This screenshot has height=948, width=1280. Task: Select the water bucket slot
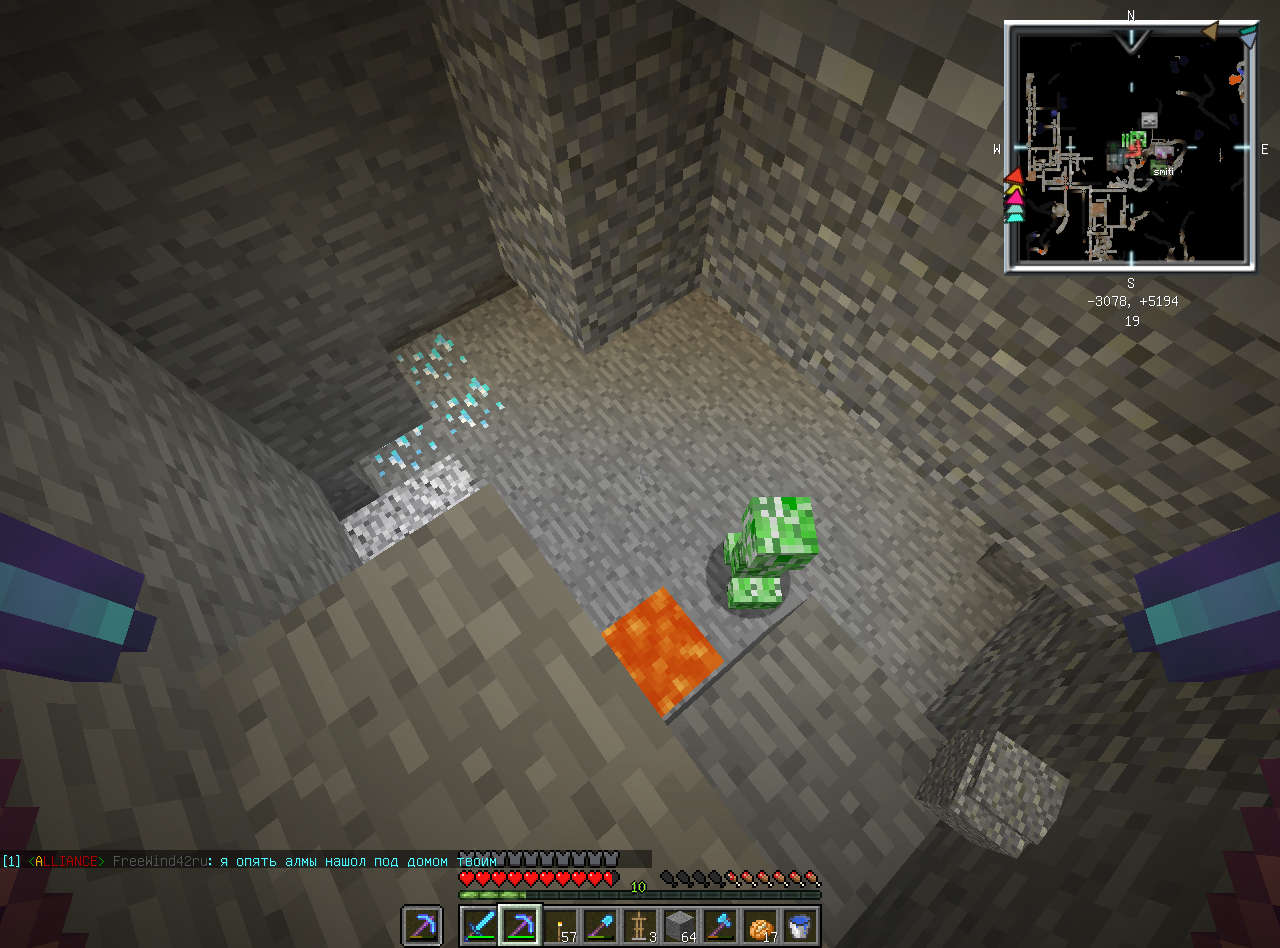(x=800, y=926)
